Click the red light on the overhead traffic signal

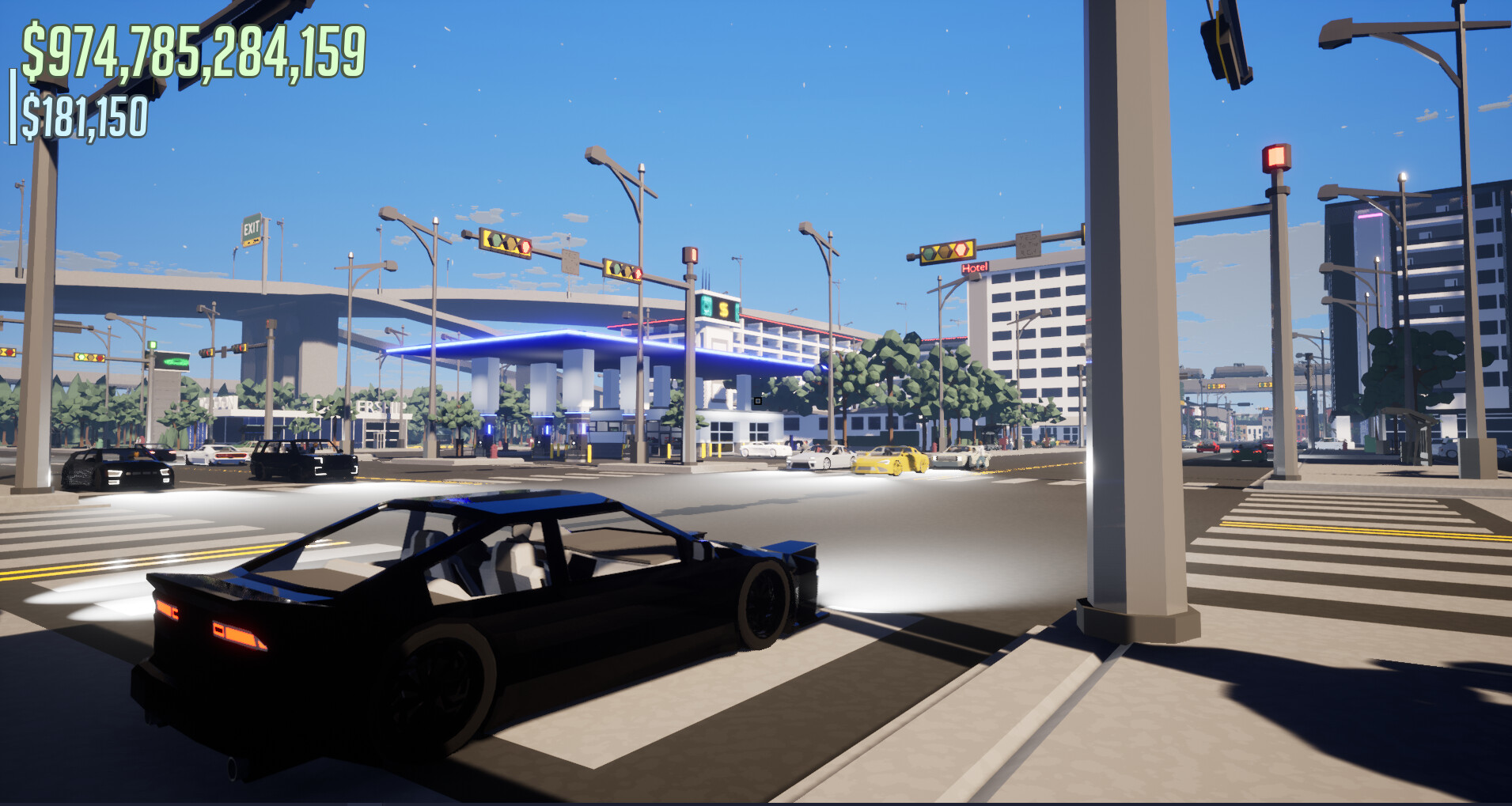(961, 250)
